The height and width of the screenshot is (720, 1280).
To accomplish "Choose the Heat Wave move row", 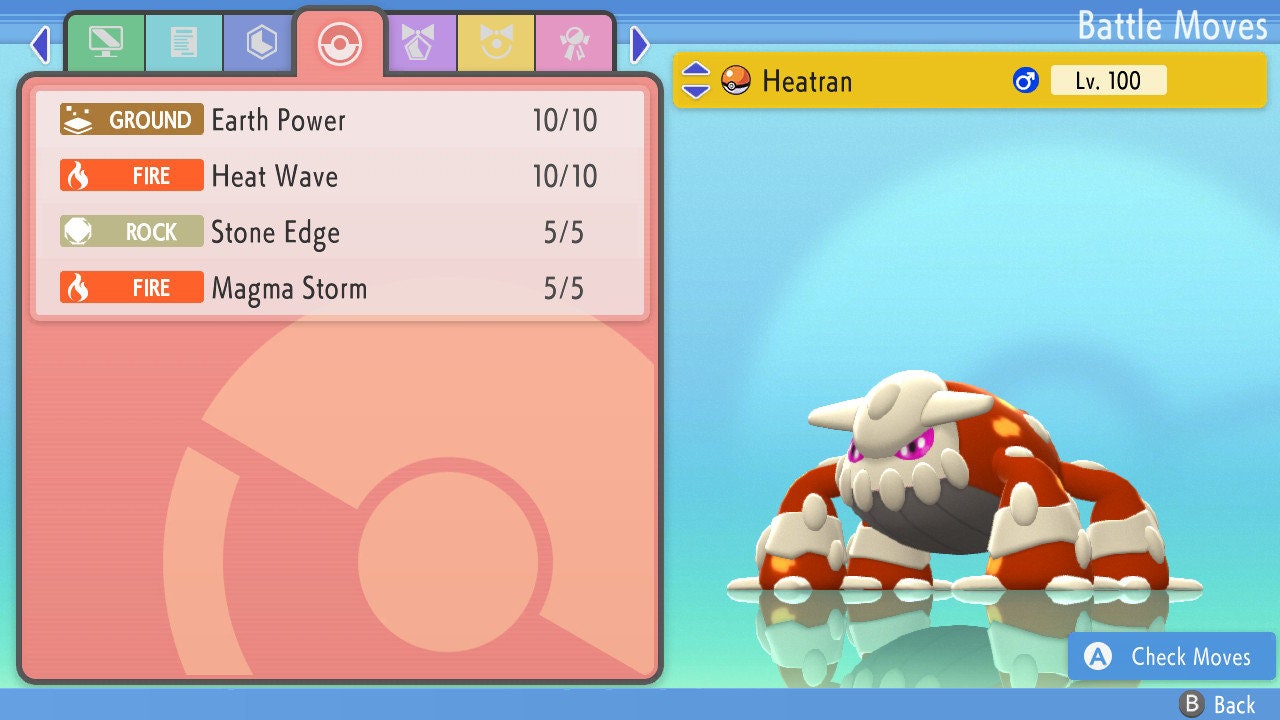I will pos(340,176).
